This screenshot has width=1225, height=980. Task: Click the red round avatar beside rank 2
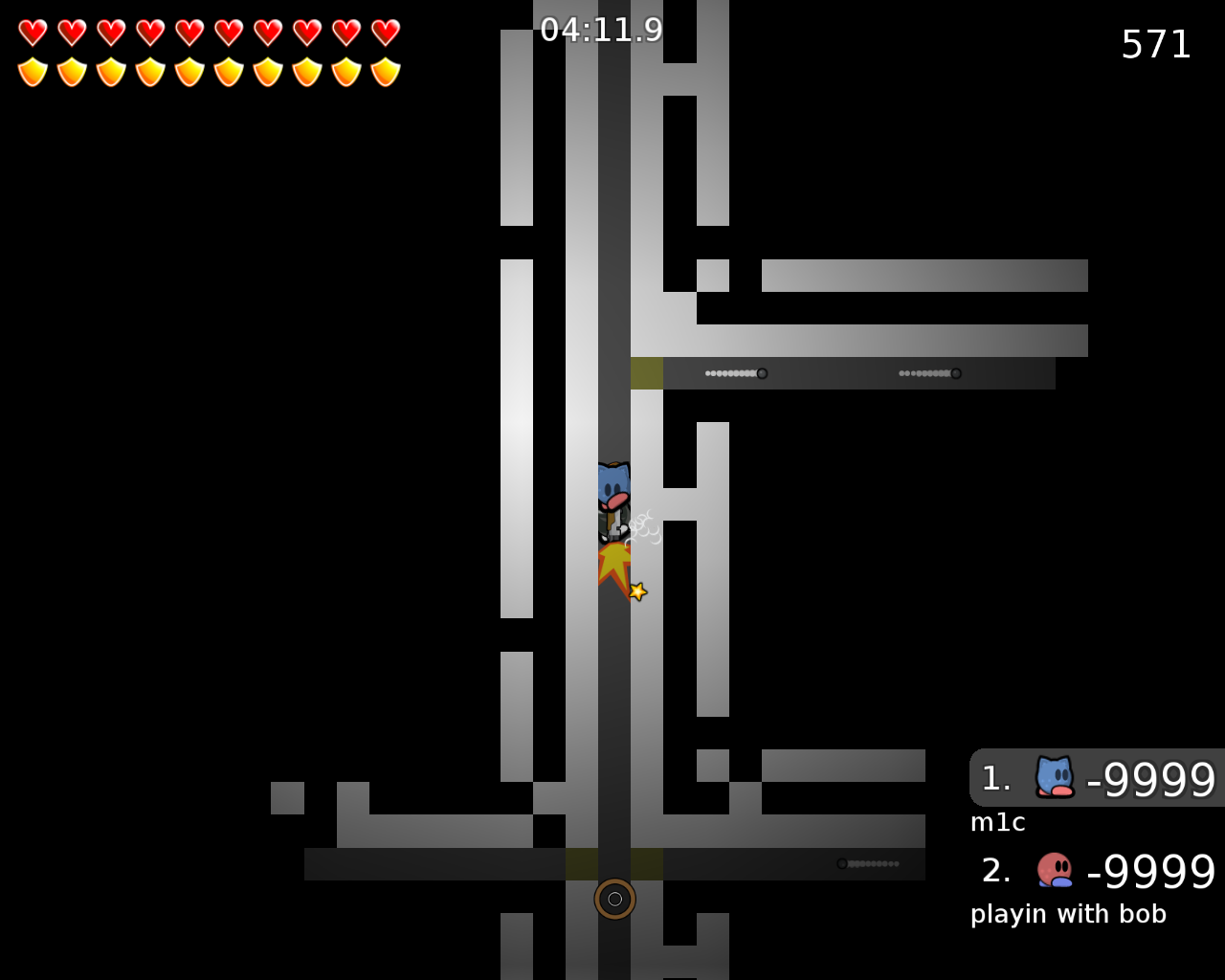(1053, 870)
